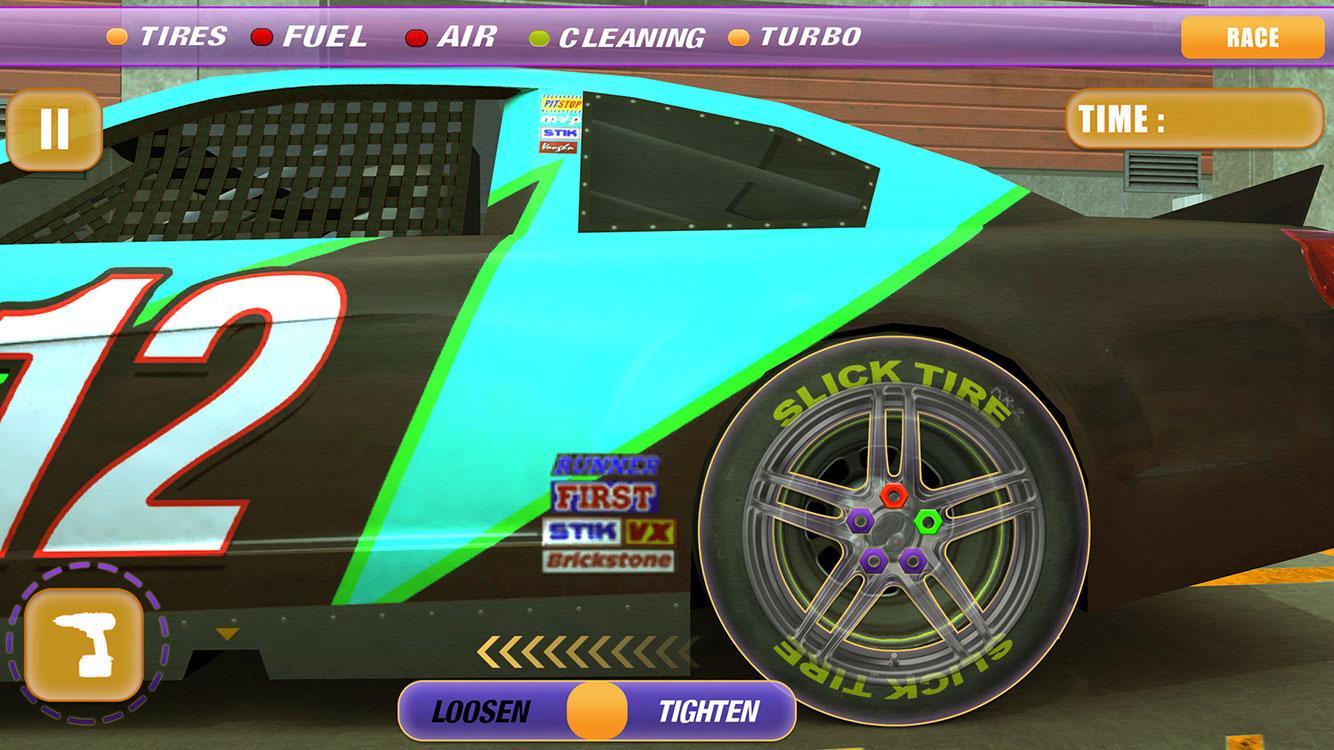Switch the drill to TIGHTEN

point(709,712)
